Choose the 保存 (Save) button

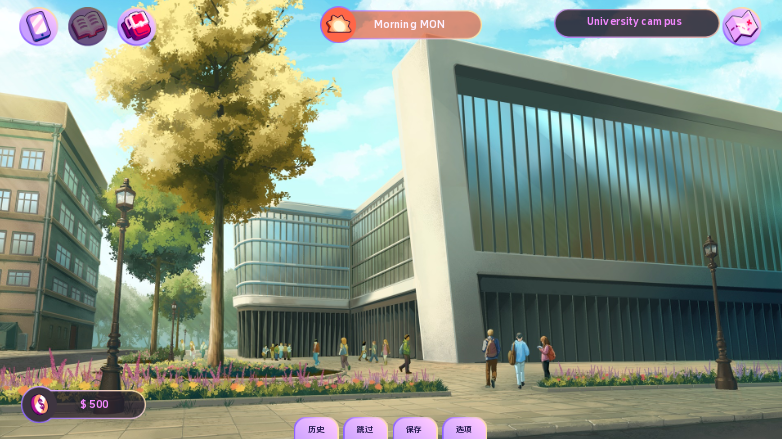click(414, 429)
